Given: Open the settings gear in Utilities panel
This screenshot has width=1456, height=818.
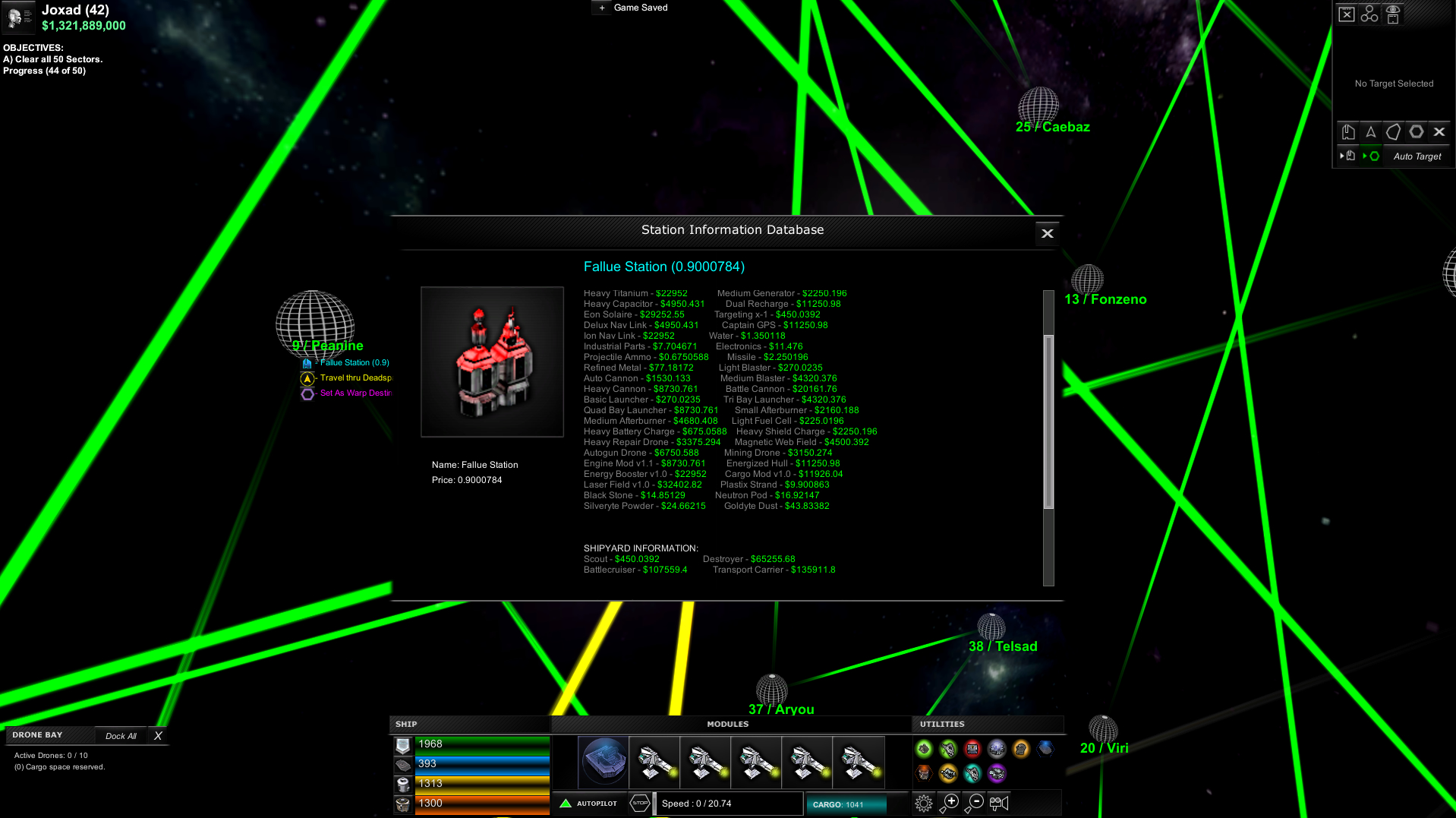Looking at the screenshot, I should (x=924, y=803).
